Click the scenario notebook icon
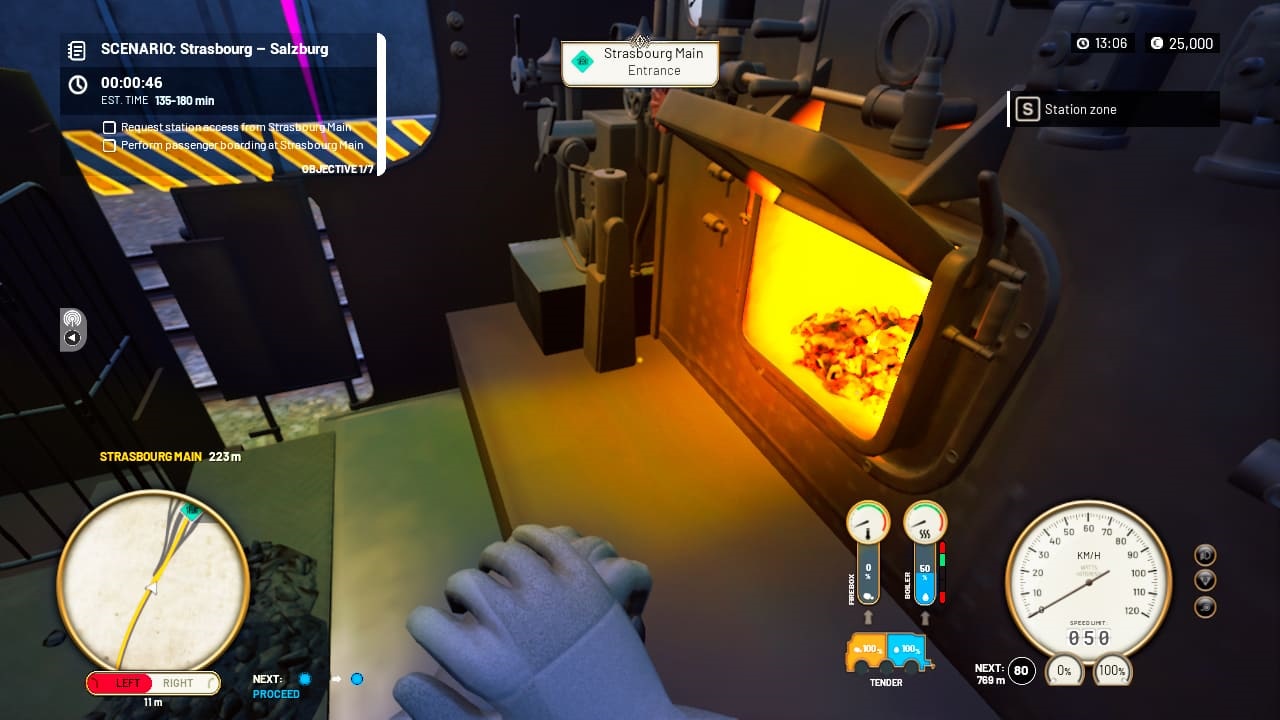The width and height of the screenshot is (1280, 720). (78, 48)
